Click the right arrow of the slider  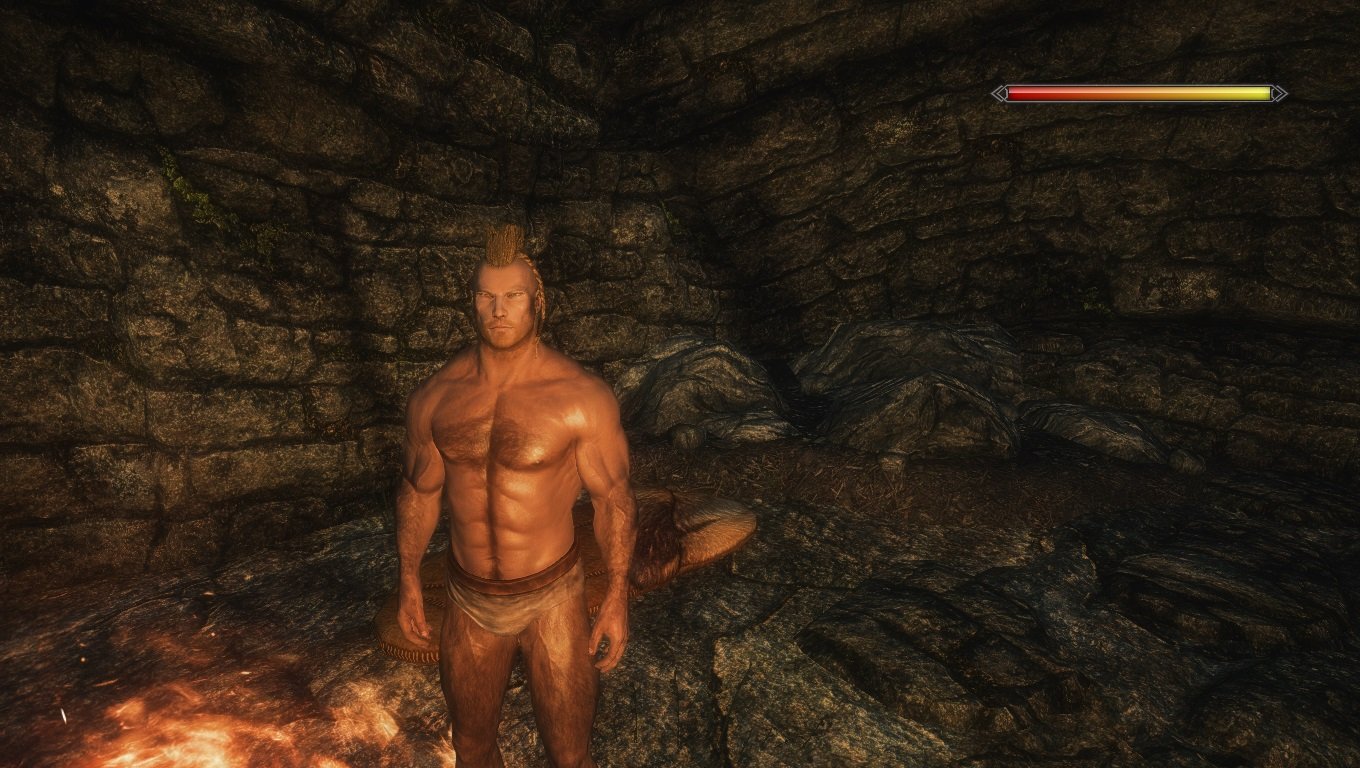(x=1278, y=93)
